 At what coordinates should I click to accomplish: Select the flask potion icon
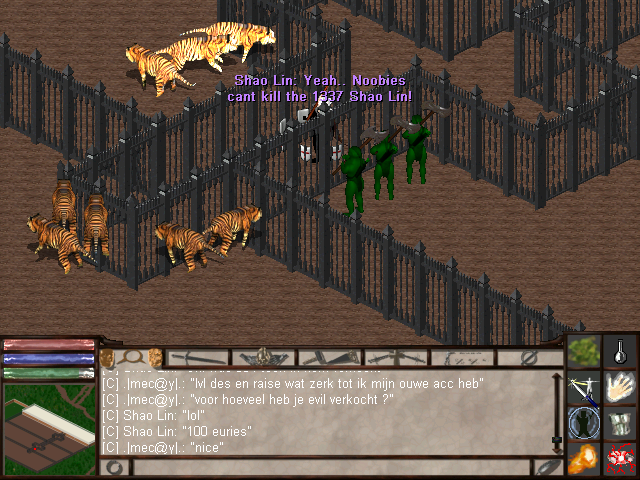coord(621,352)
